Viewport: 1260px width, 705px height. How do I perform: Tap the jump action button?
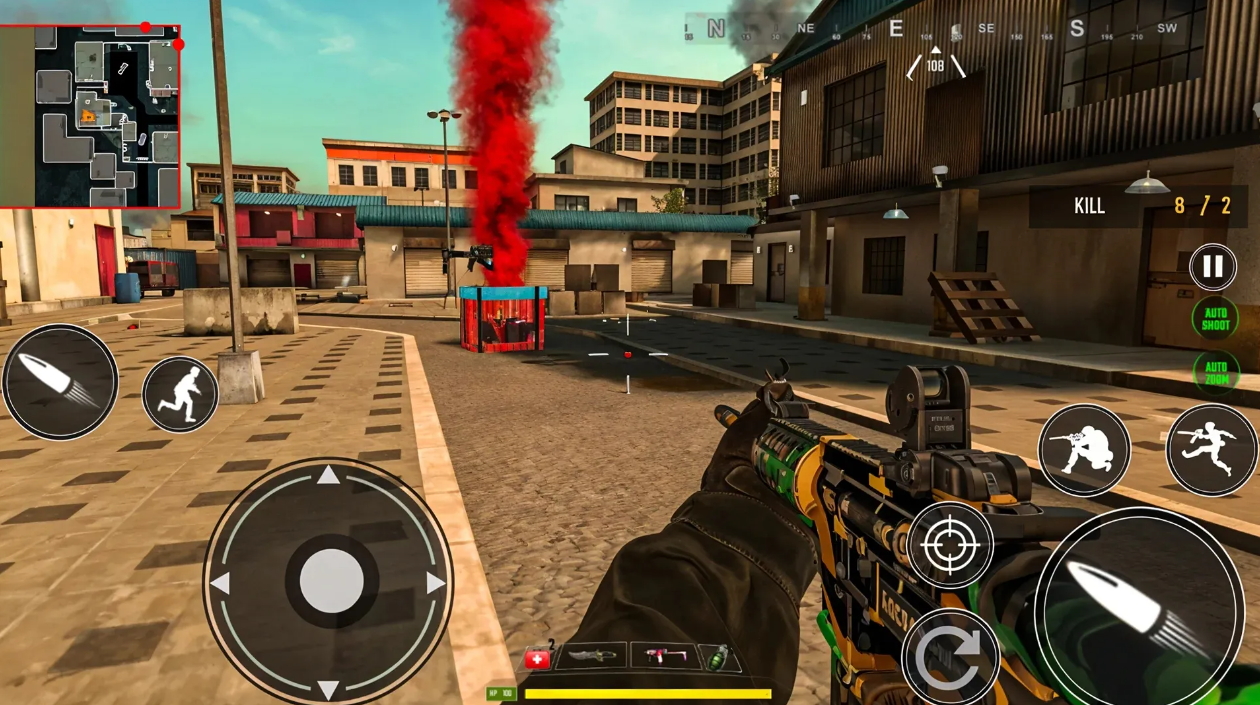[1211, 450]
